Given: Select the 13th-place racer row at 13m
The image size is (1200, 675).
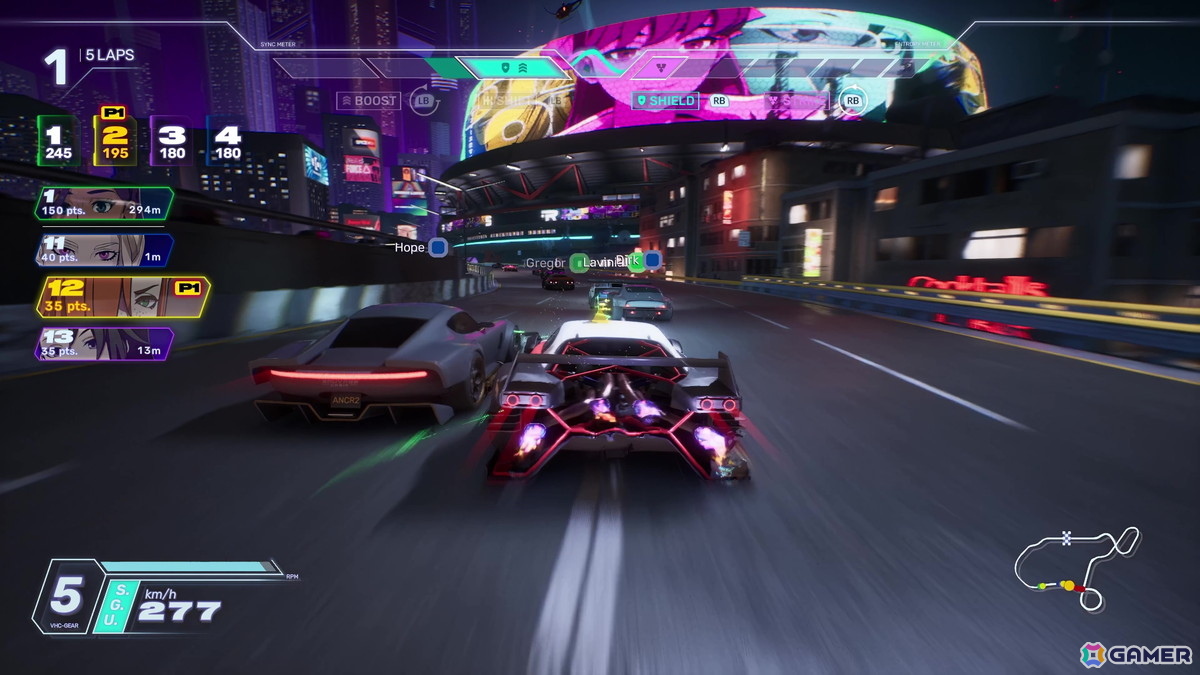Looking at the screenshot, I should [x=104, y=344].
